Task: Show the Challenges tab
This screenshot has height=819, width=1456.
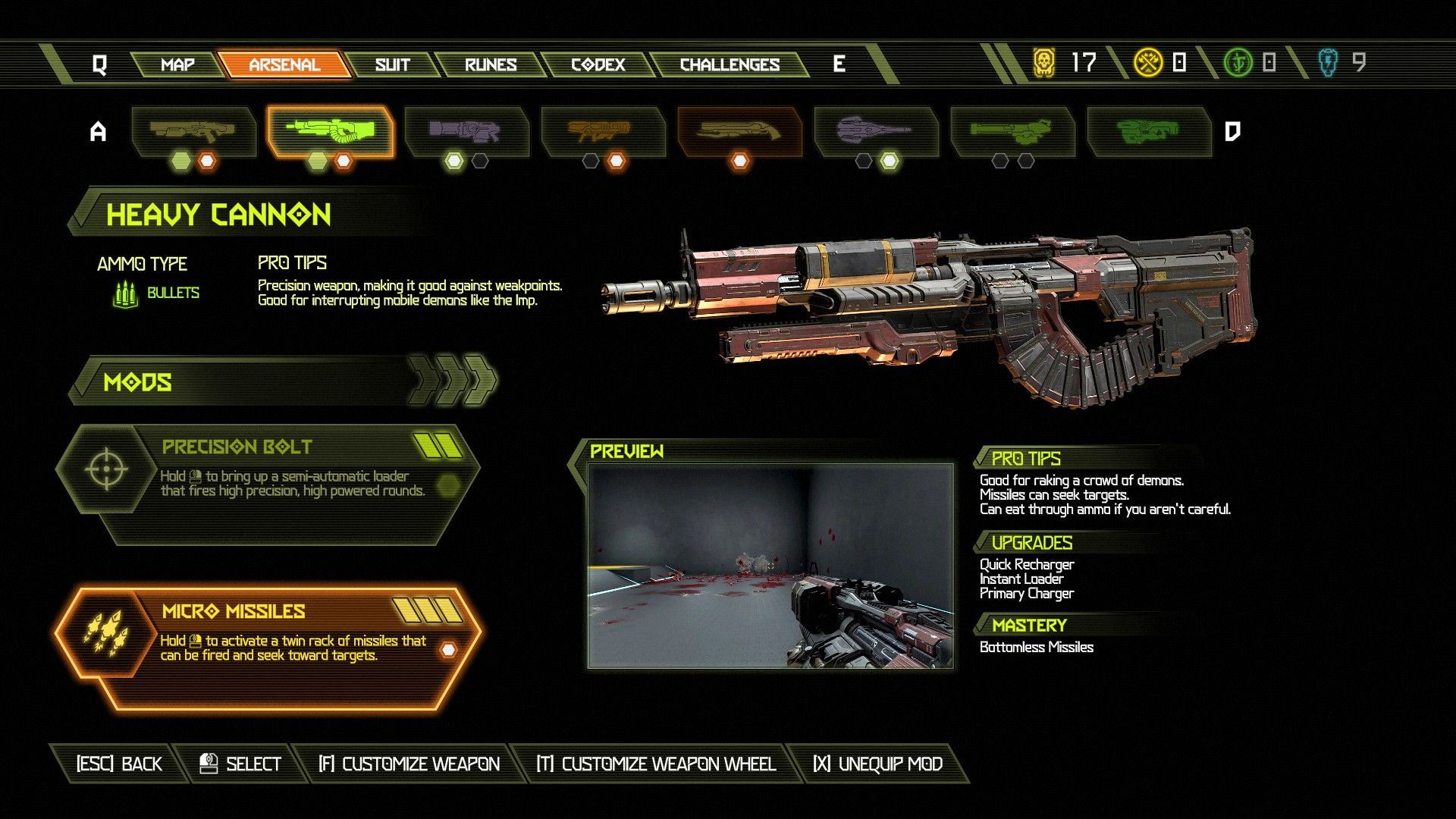Action: tap(730, 64)
